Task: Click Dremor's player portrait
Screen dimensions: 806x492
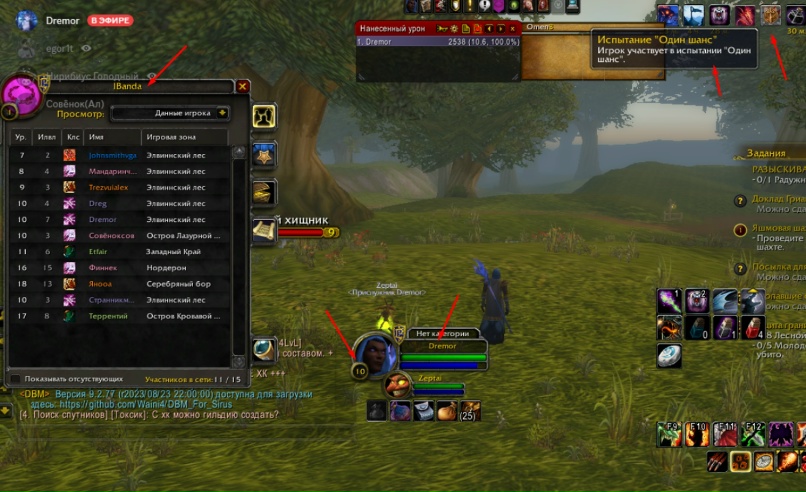Action: [x=372, y=351]
